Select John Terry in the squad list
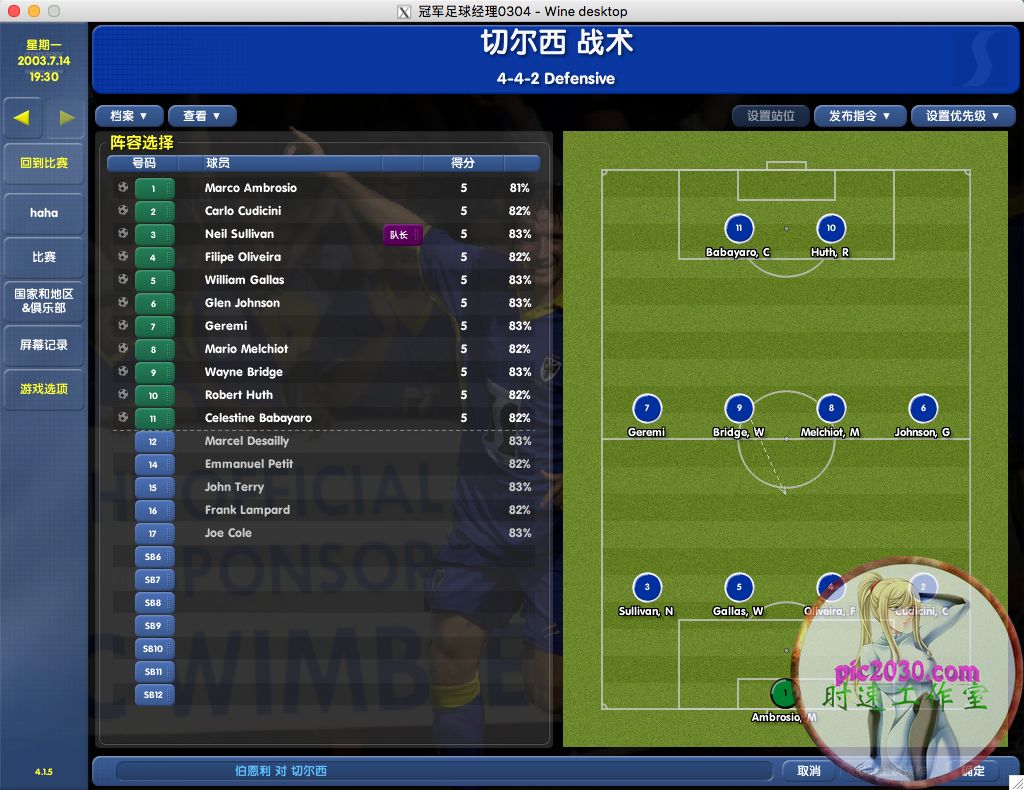The height and width of the screenshot is (790, 1024). (x=234, y=487)
